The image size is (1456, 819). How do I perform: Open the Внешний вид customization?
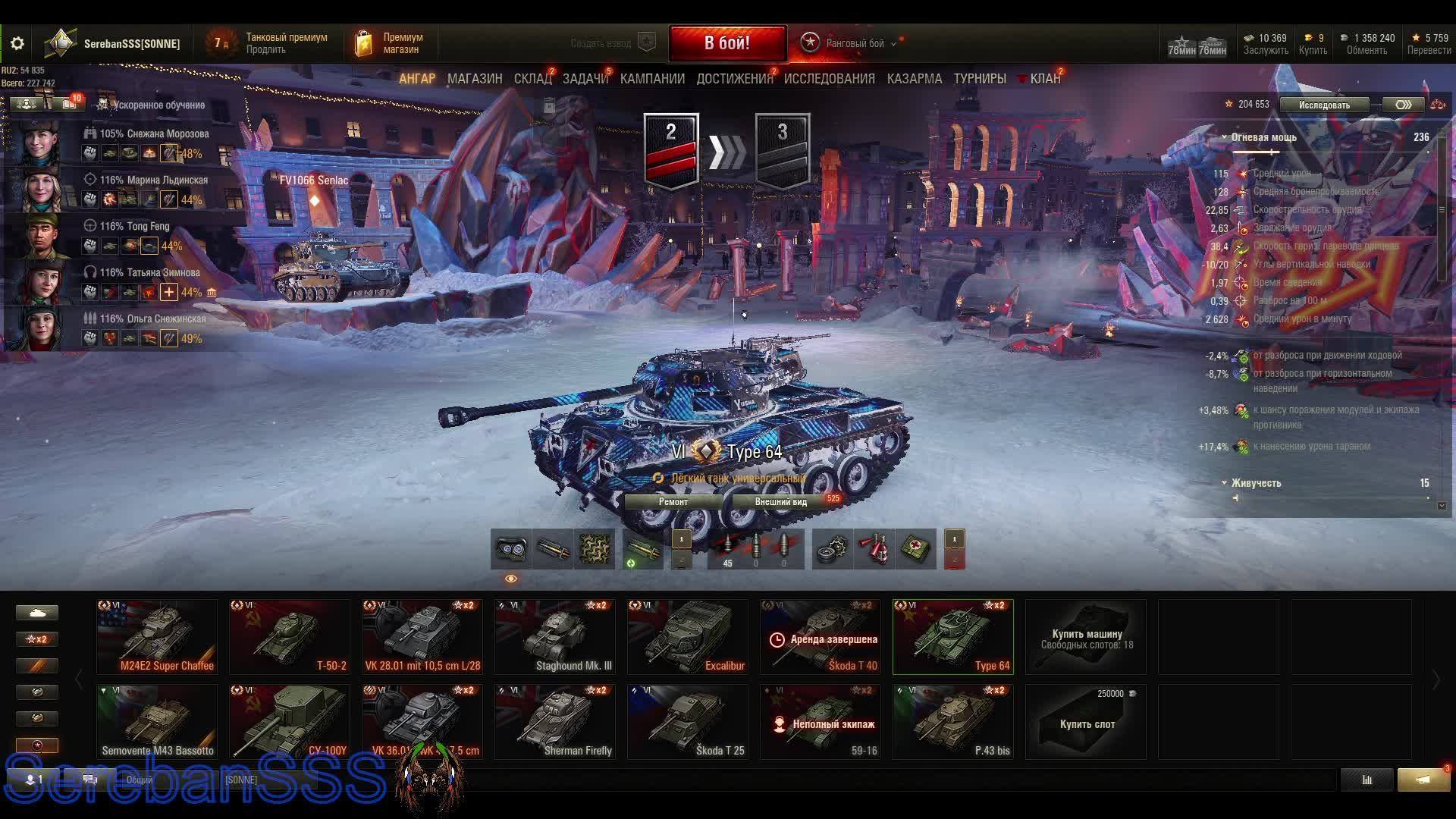[781, 502]
